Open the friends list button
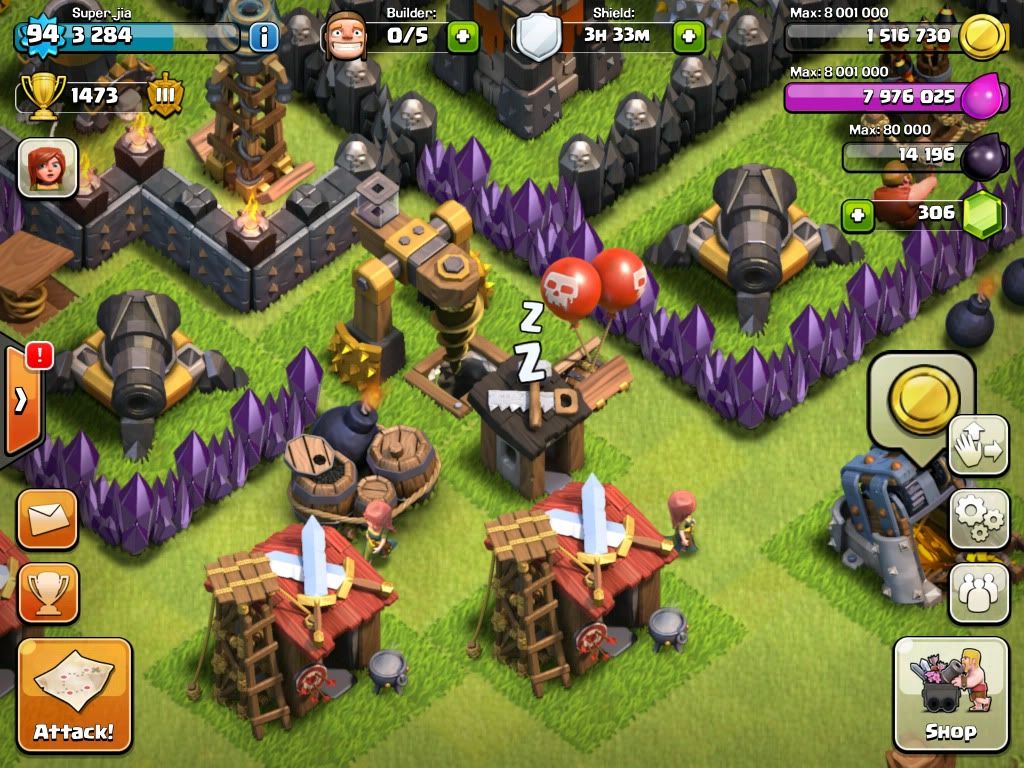The height and width of the screenshot is (768, 1024). (x=978, y=591)
